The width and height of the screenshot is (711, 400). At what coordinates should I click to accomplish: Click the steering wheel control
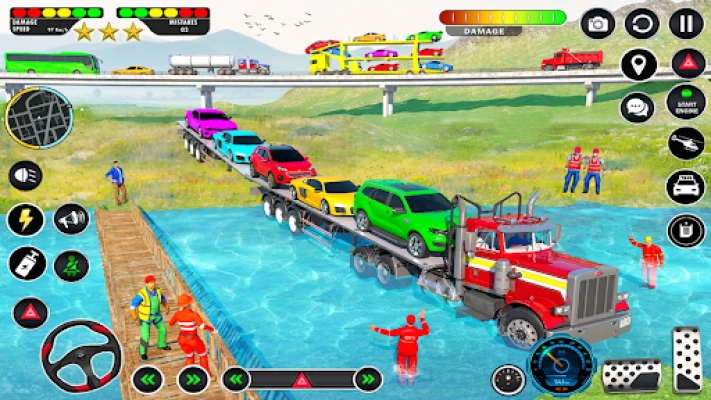pos(81,356)
